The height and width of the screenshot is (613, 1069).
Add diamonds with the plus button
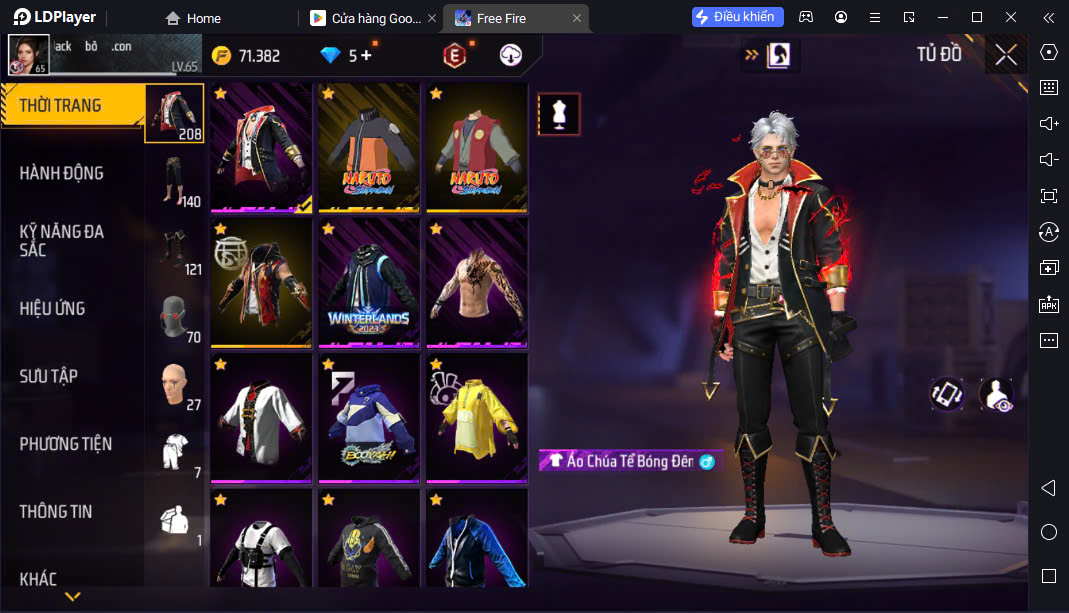pos(366,56)
